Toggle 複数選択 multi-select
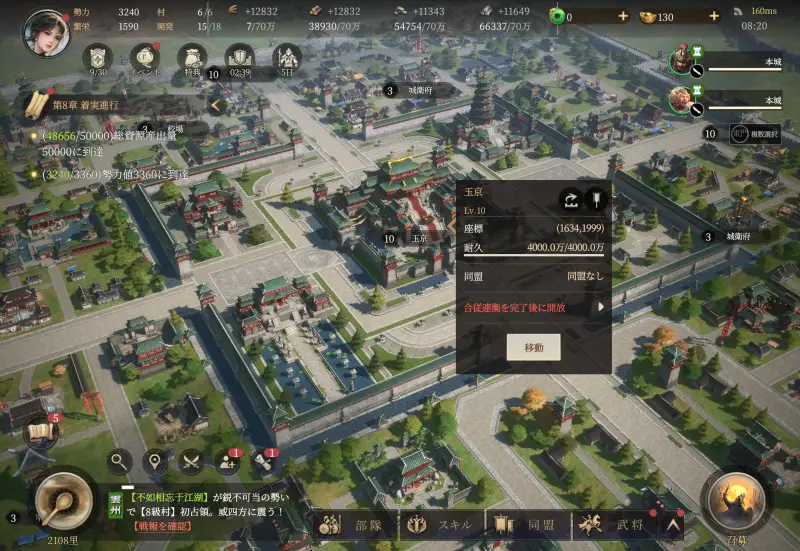800x551 pixels. pos(755,132)
